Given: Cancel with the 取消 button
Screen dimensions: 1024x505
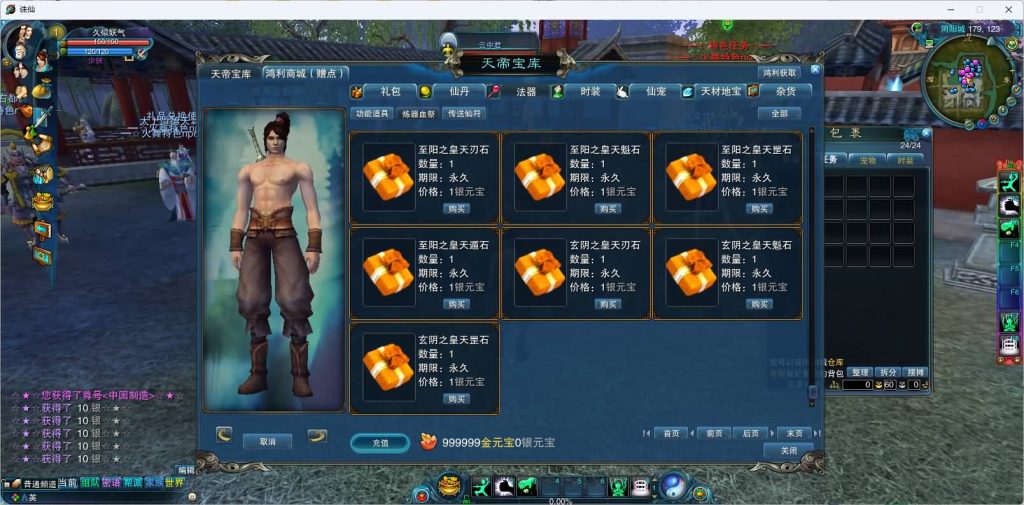Looking at the screenshot, I should coord(267,441).
